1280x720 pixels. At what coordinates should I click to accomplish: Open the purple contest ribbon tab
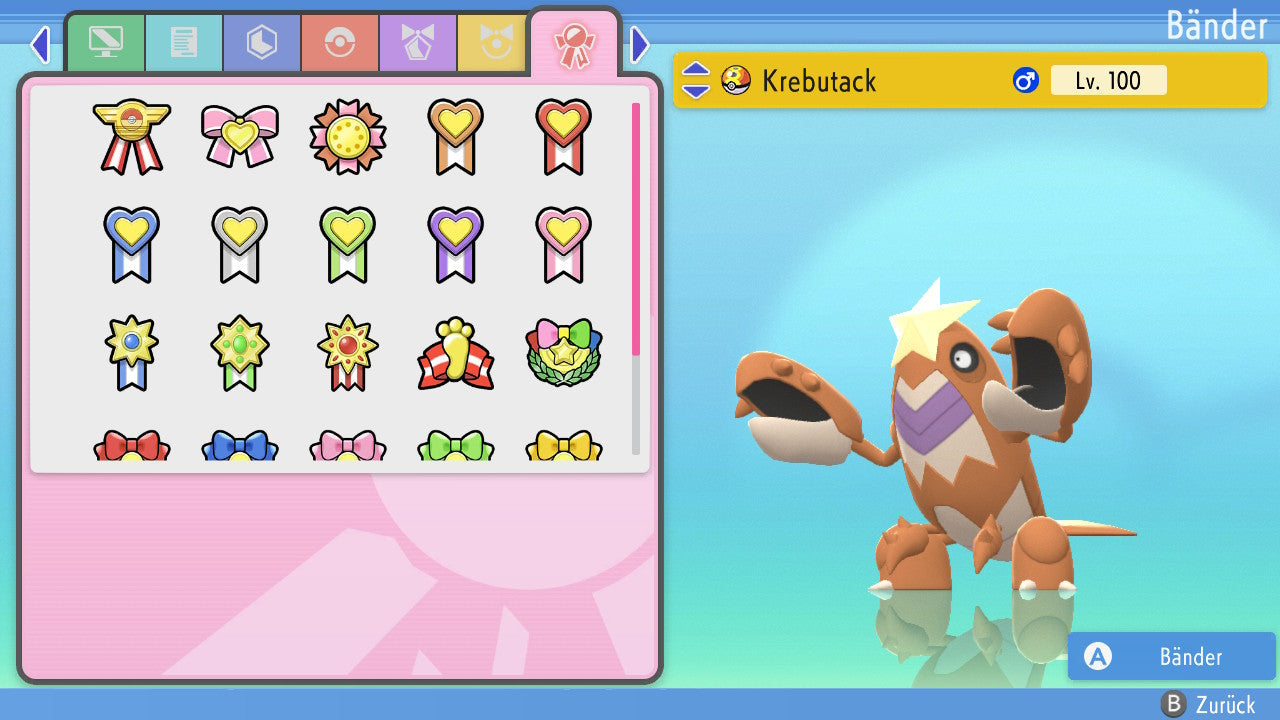418,42
